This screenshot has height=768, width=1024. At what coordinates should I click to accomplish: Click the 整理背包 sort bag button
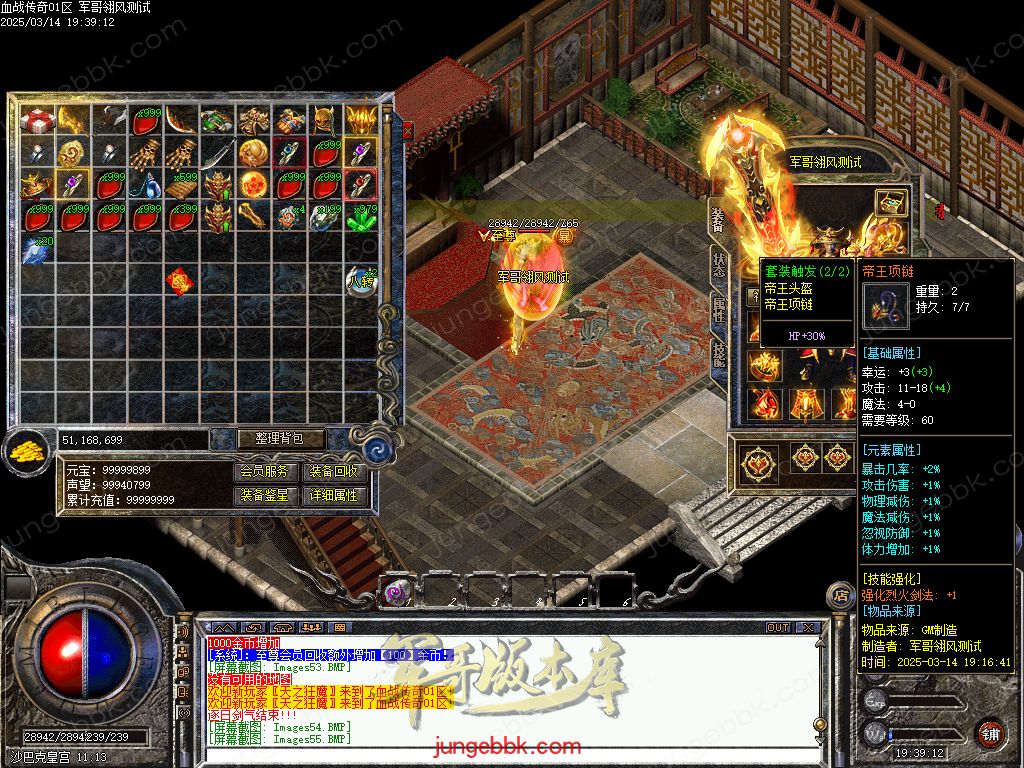(x=267, y=439)
